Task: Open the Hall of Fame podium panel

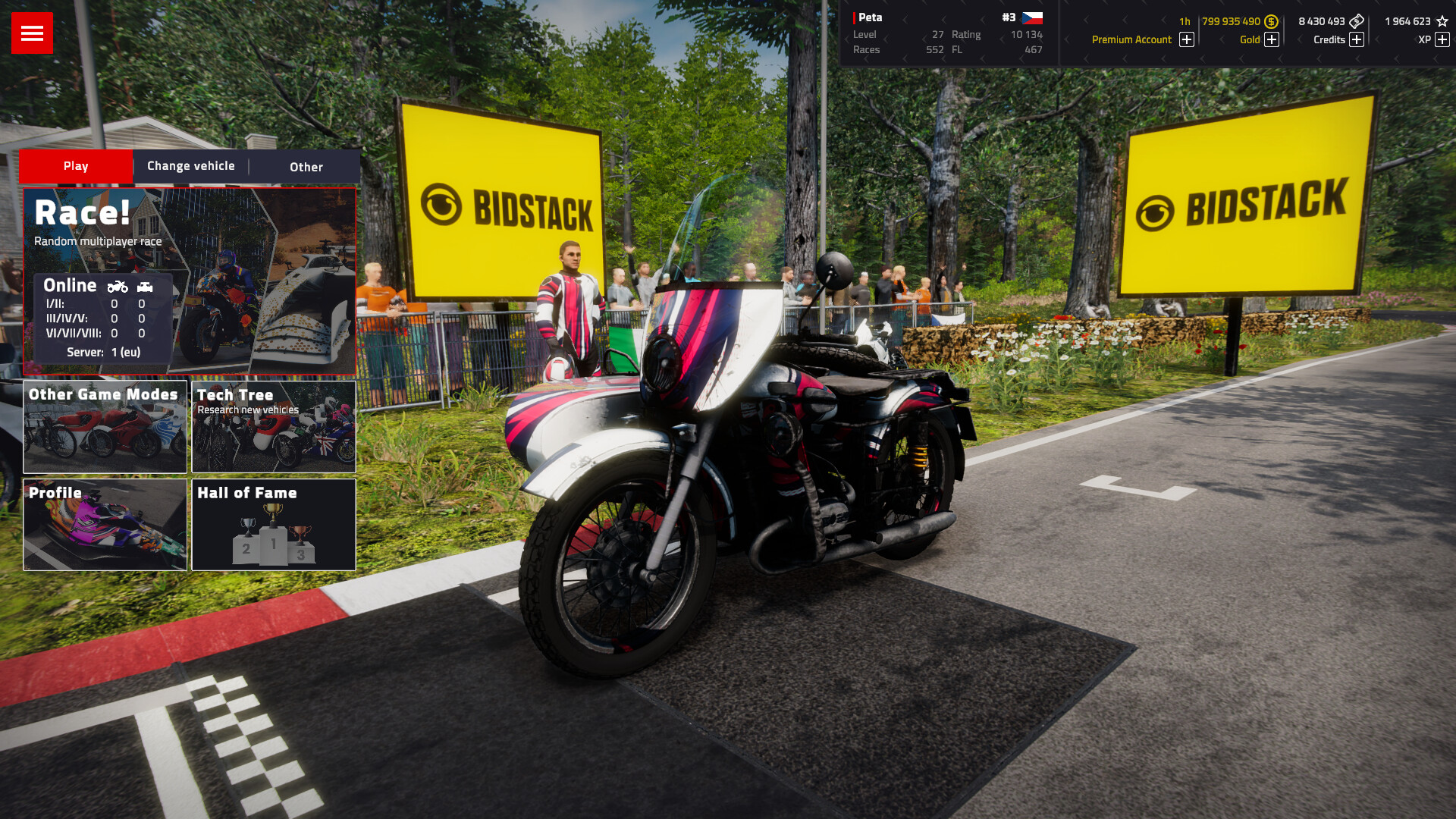Action: tap(273, 525)
